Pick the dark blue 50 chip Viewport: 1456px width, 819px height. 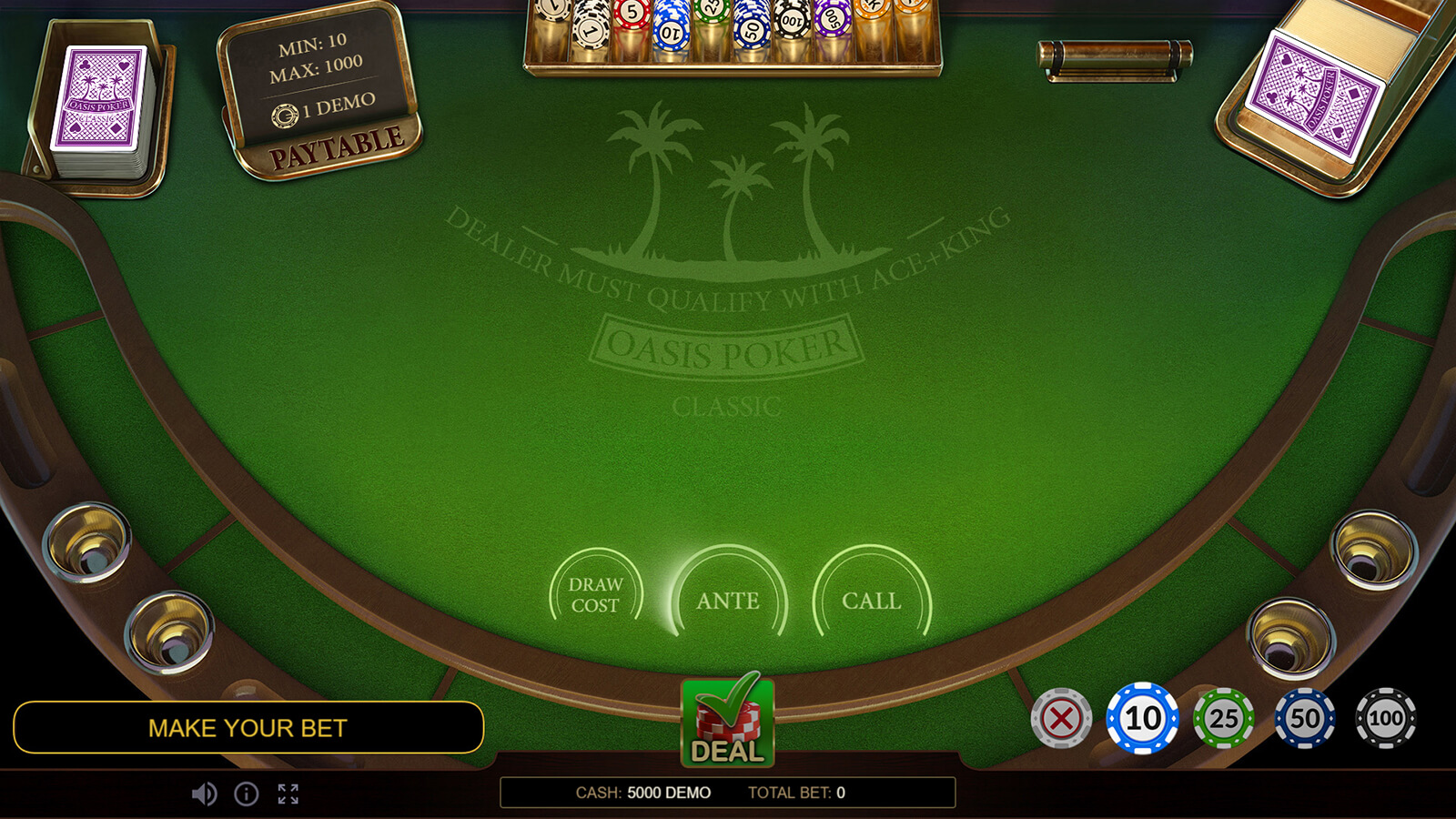1304,719
